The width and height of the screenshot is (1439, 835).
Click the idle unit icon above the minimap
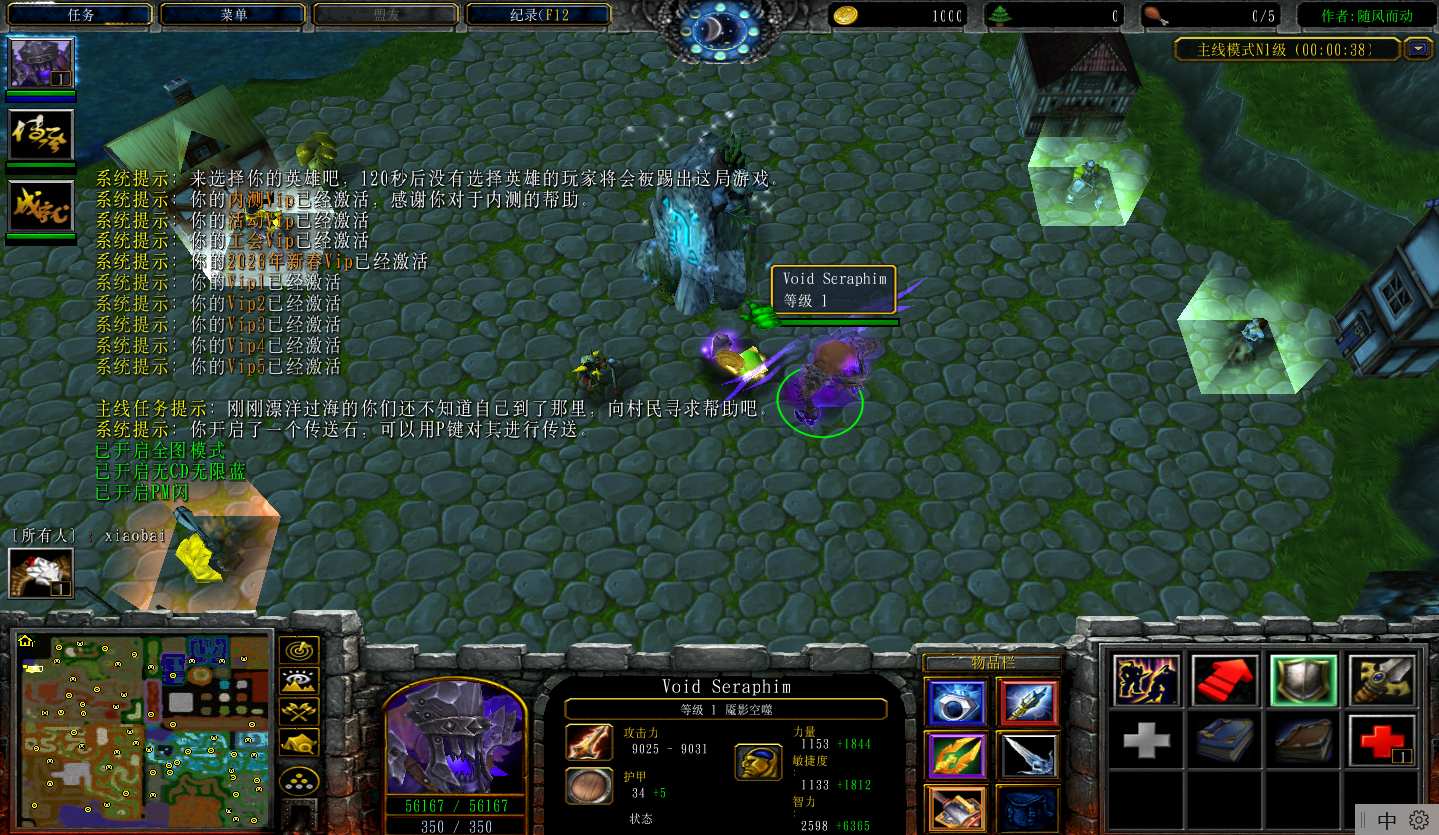click(40, 572)
